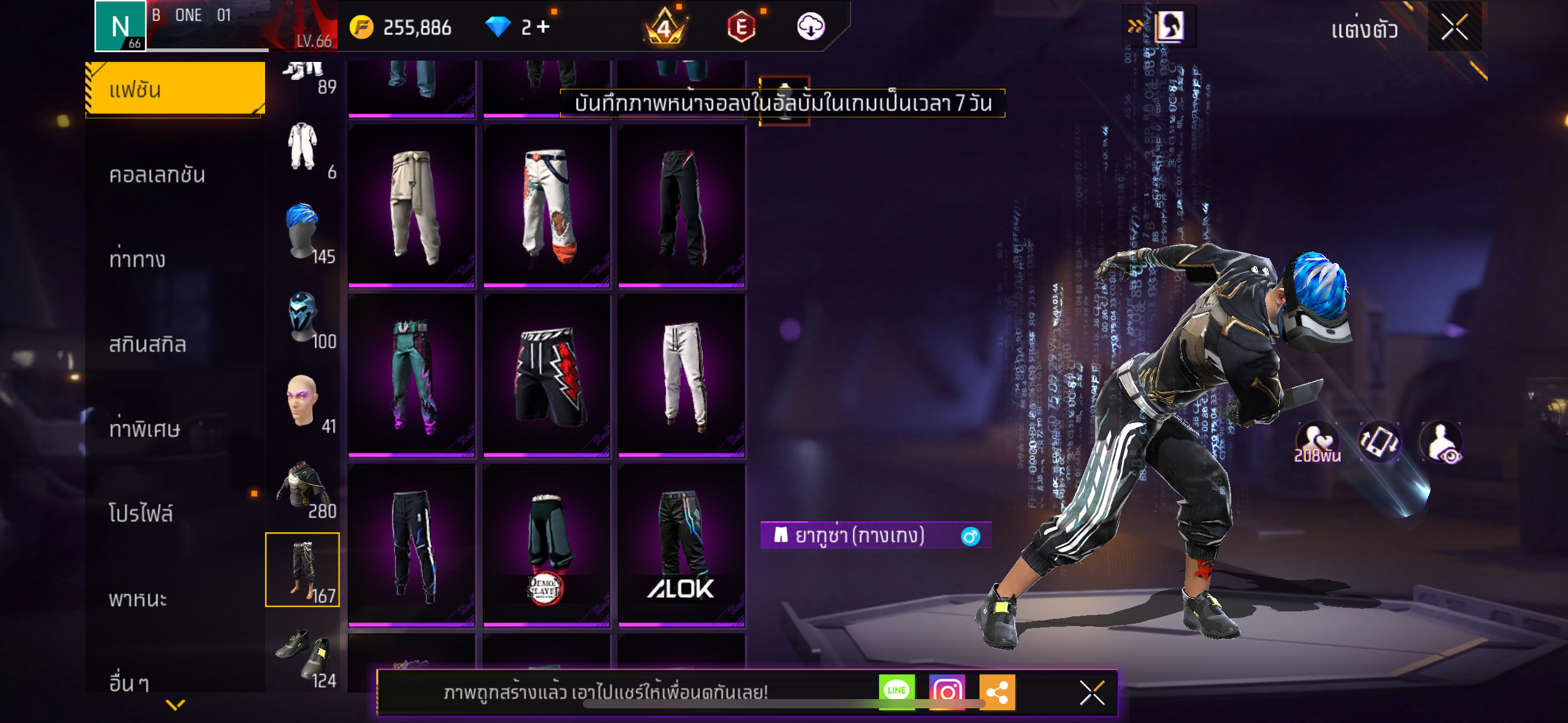Share the screenshot to Instagram
The height and width of the screenshot is (723, 1568).
click(x=947, y=692)
